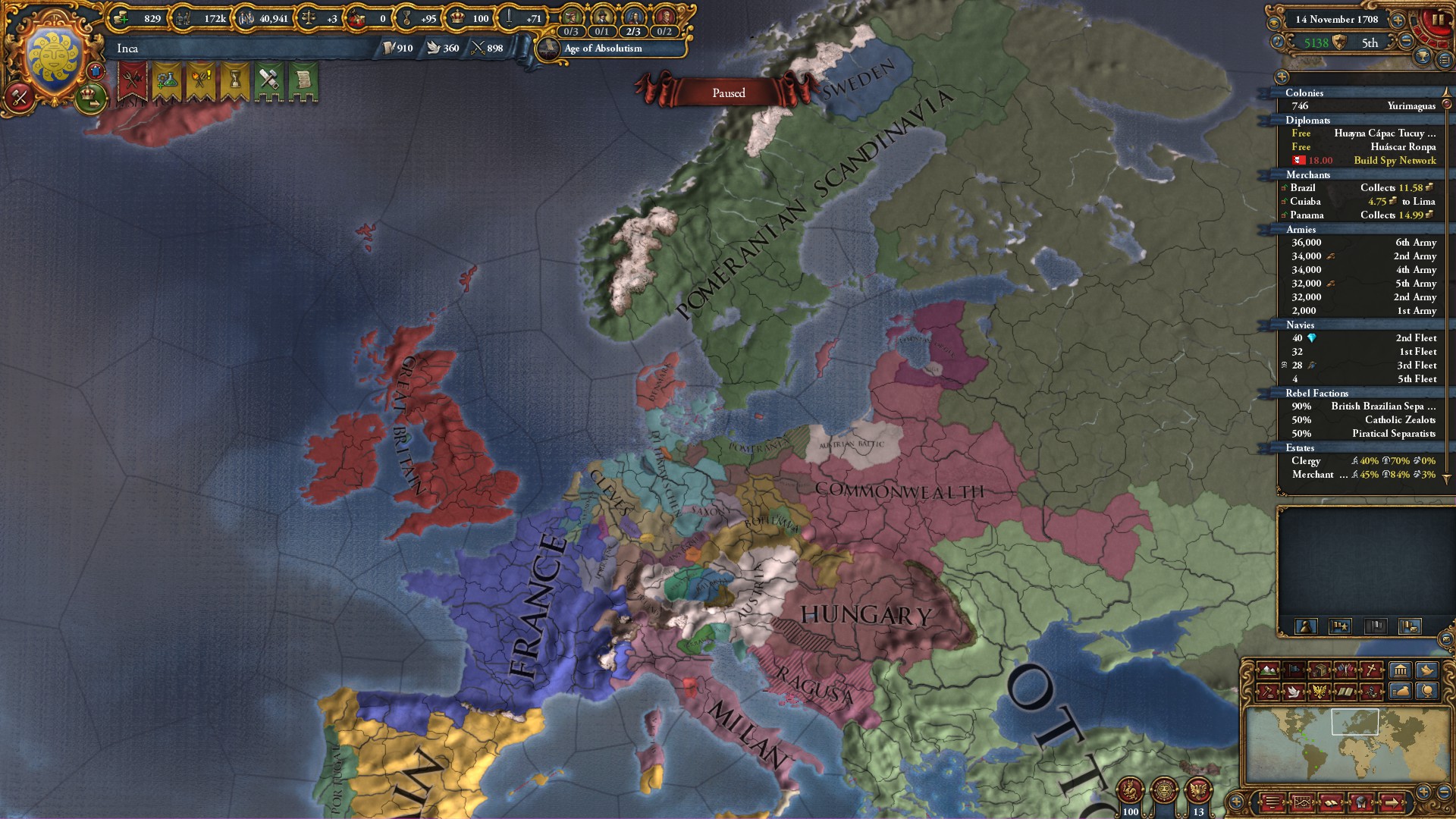Switch to the religious mapmode cross icon
1456x819 pixels.
pos(1371,670)
